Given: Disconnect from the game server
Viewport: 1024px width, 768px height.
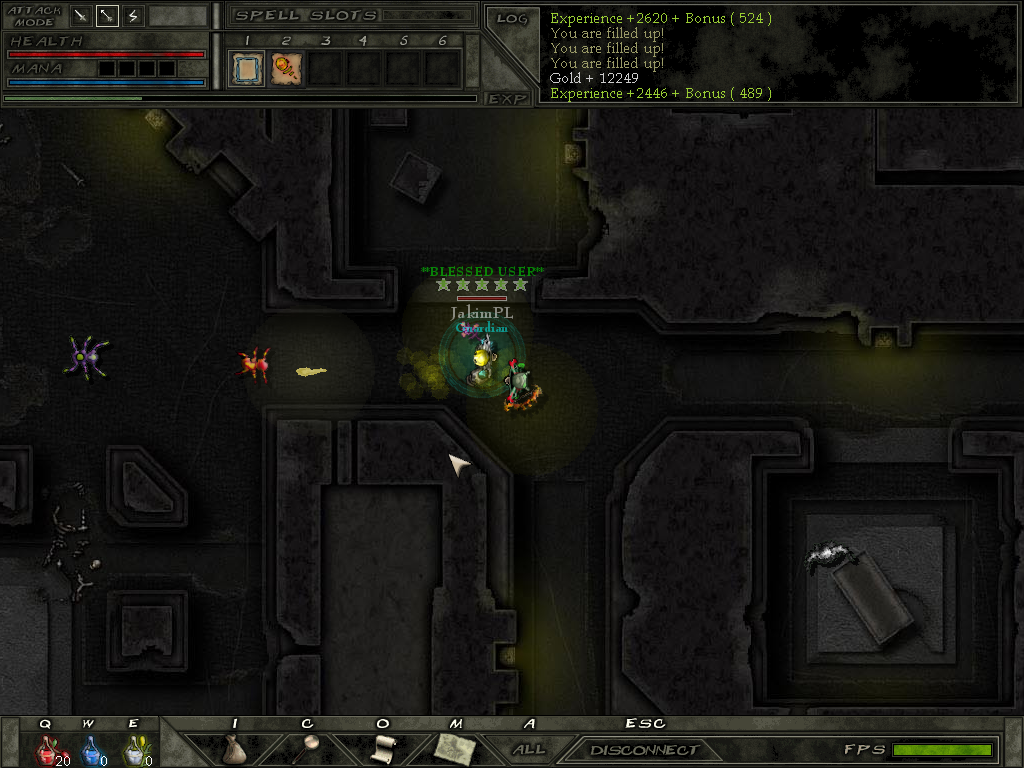Looking at the screenshot, I should [644, 749].
